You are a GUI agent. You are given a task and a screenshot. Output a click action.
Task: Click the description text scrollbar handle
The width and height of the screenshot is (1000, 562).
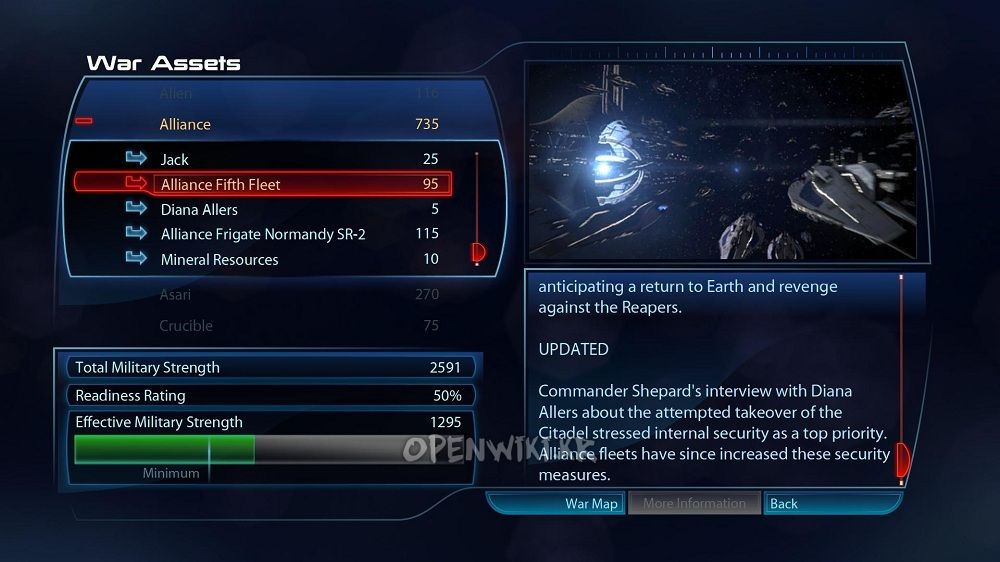click(x=902, y=459)
